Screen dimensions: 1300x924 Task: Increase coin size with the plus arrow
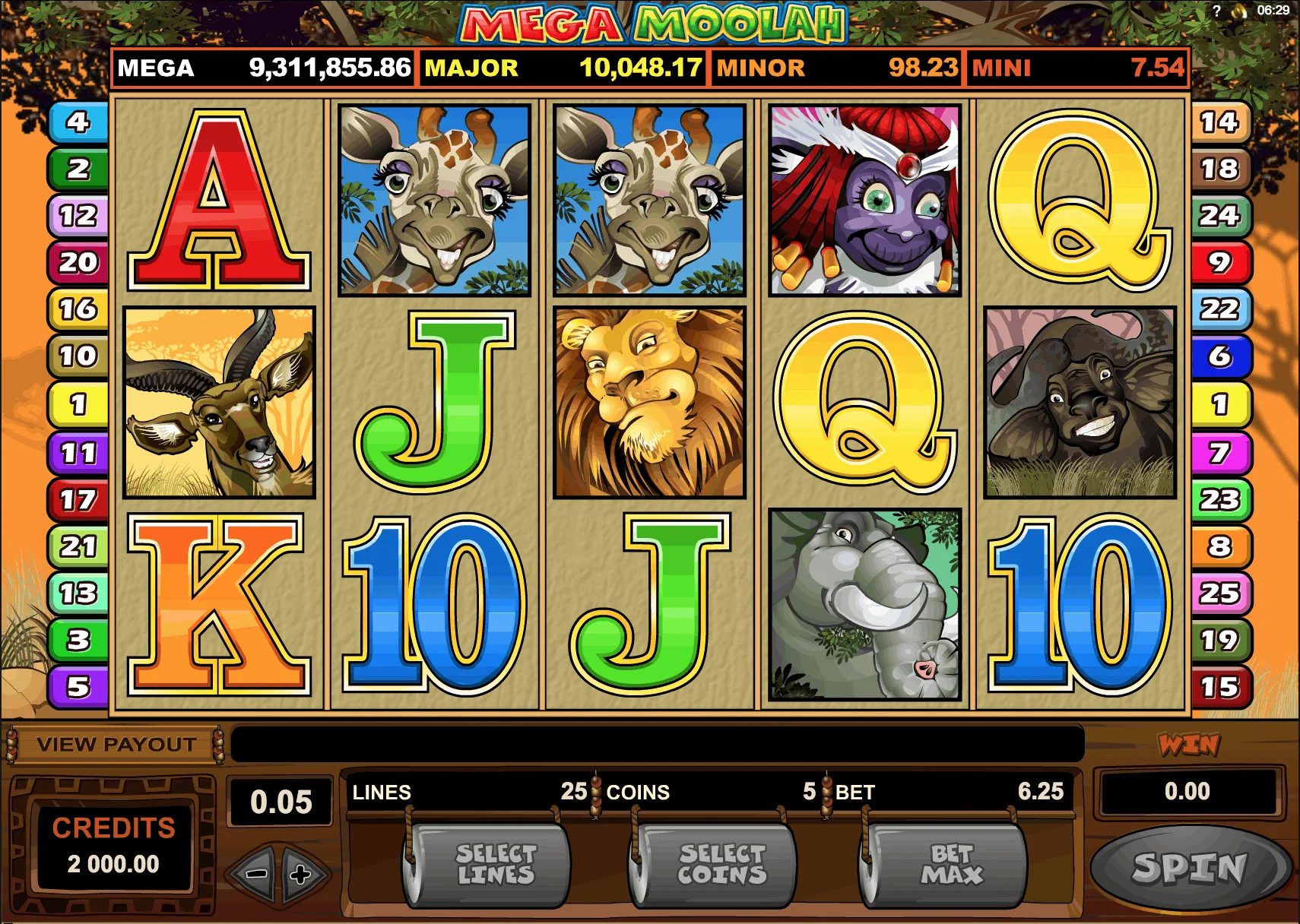coord(301,874)
